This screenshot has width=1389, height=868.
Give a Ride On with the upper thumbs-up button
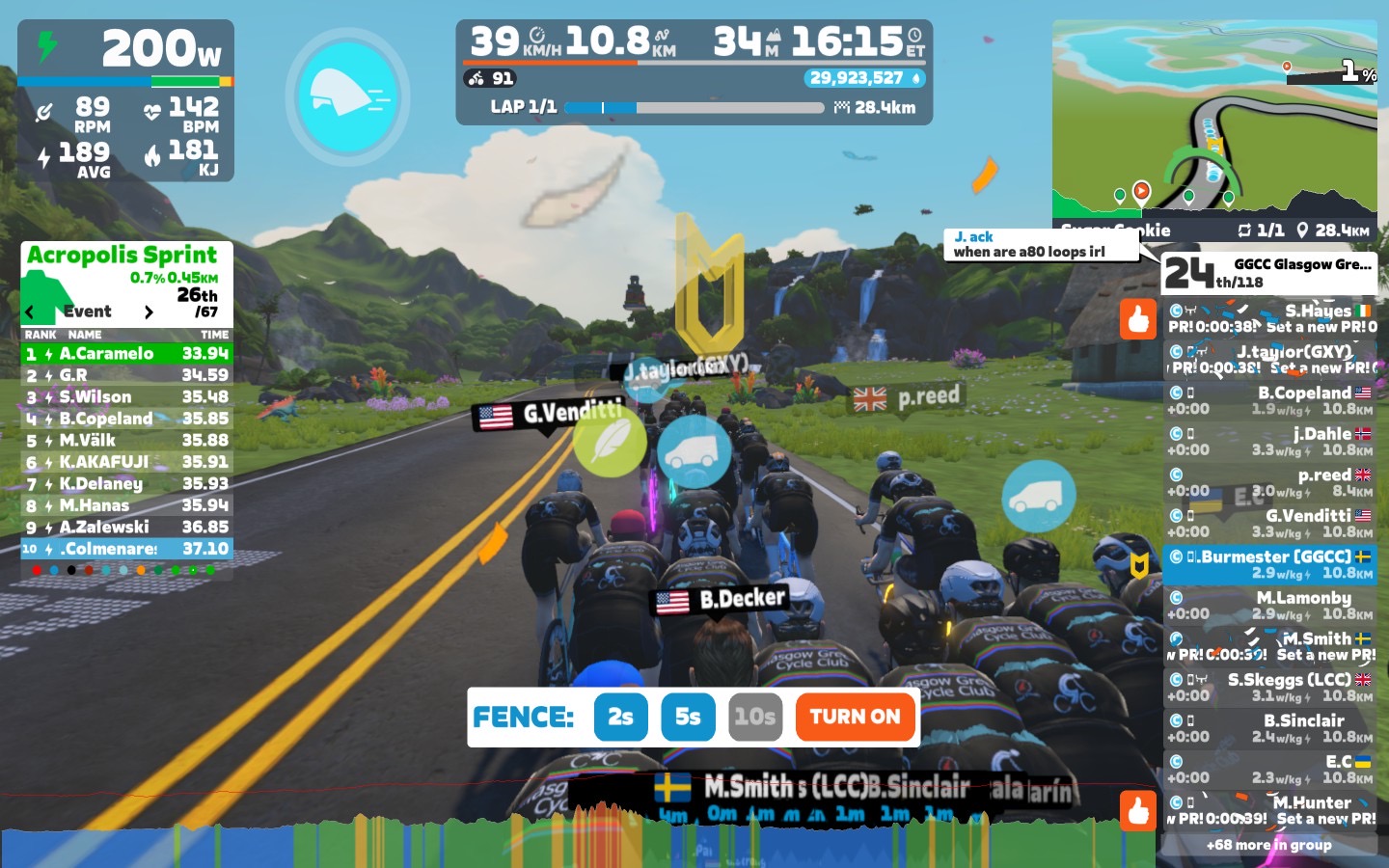(x=1138, y=319)
